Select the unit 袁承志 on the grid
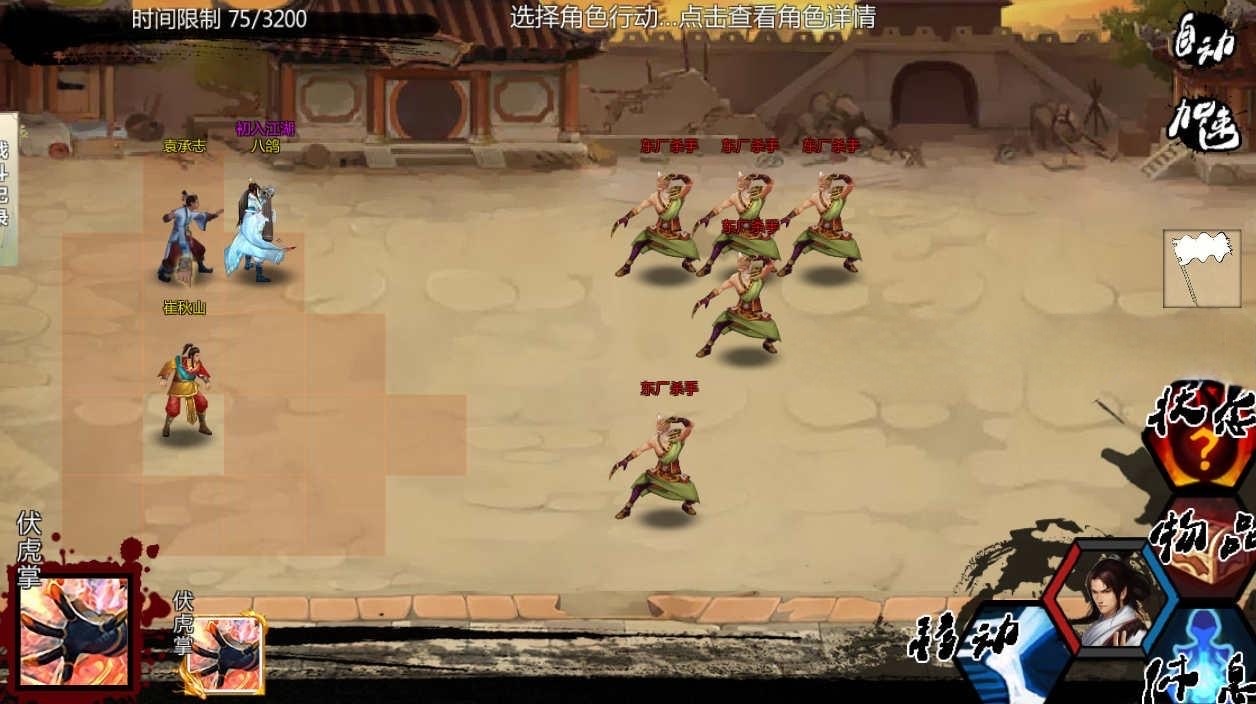 pyautogui.click(x=184, y=236)
